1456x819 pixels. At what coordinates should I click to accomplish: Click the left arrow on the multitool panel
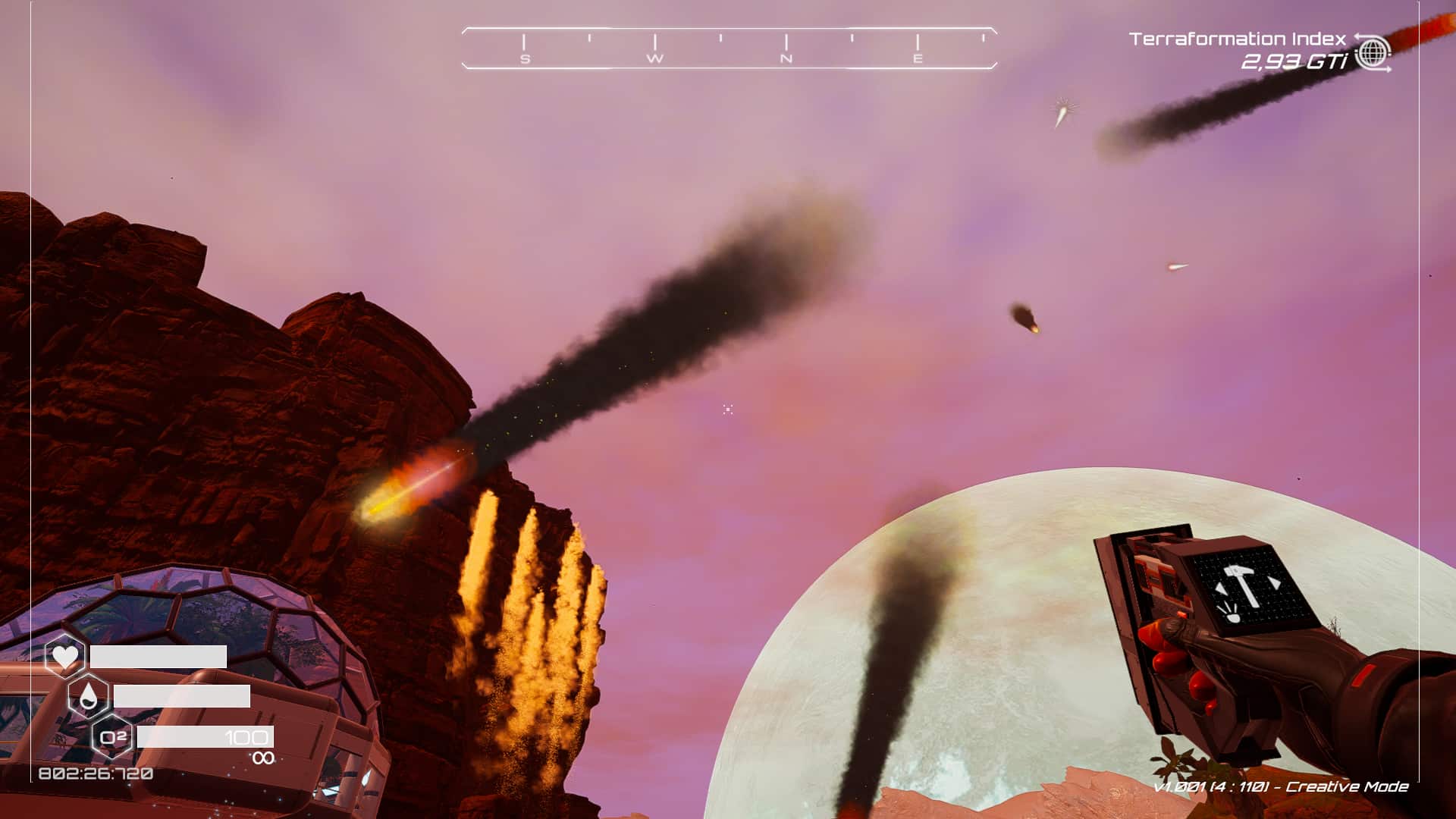[1221, 588]
